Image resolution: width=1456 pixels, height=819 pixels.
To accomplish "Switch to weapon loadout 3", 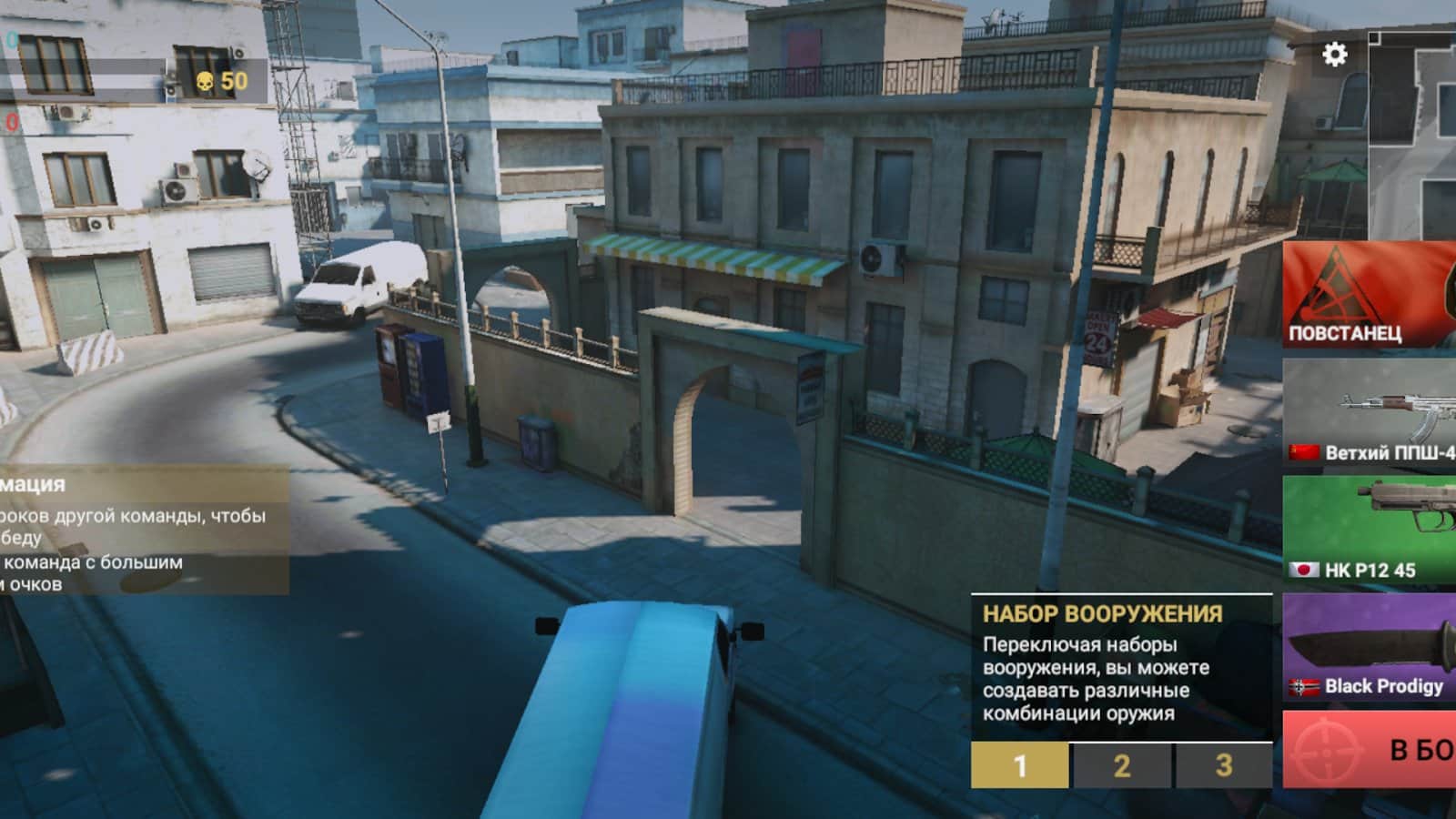I will coord(1224,765).
